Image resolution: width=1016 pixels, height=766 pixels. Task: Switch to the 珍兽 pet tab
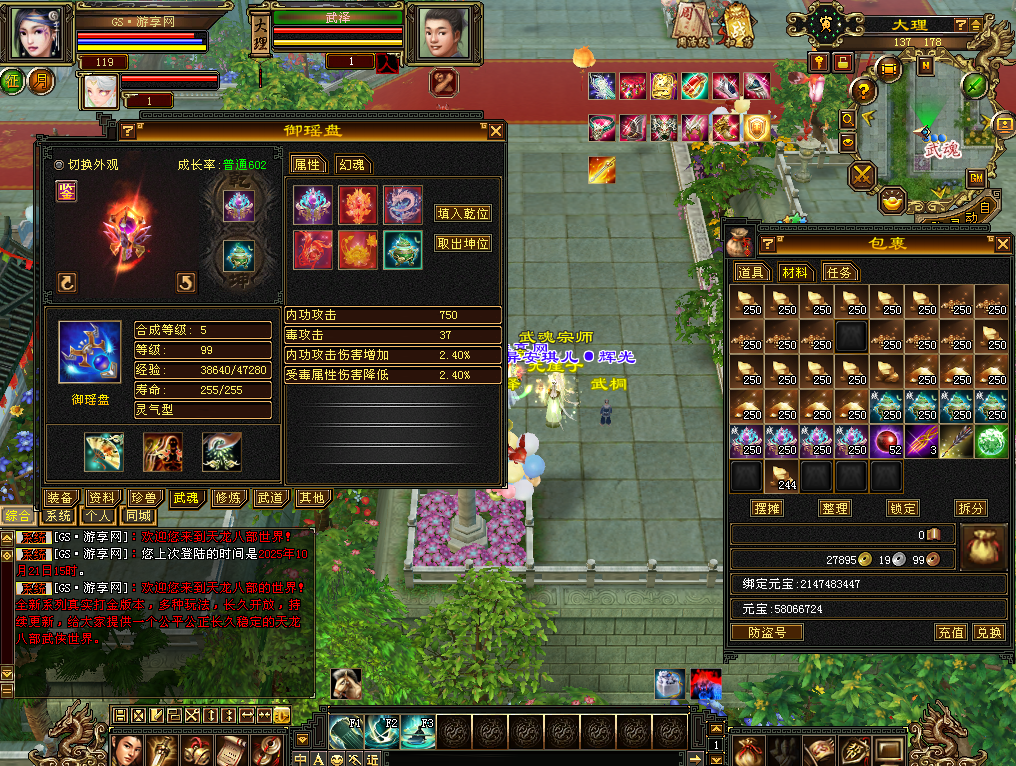145,498
